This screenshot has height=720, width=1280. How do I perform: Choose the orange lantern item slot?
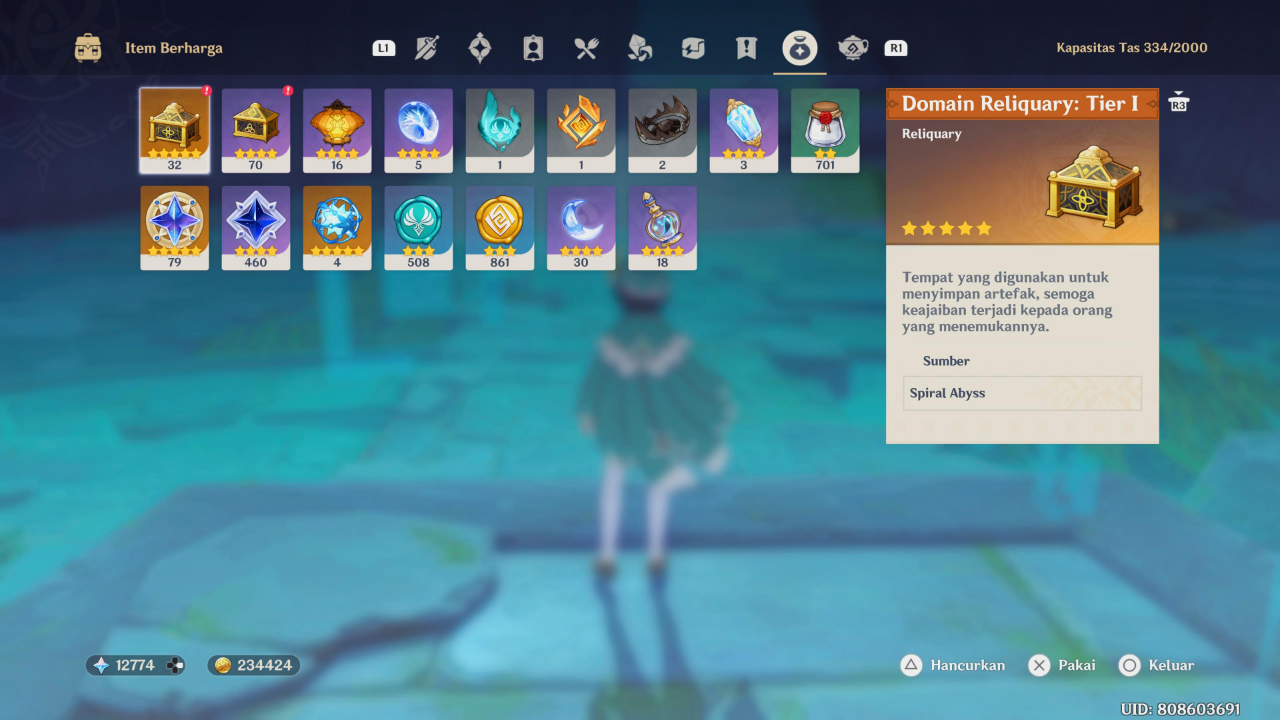[337, 130]
